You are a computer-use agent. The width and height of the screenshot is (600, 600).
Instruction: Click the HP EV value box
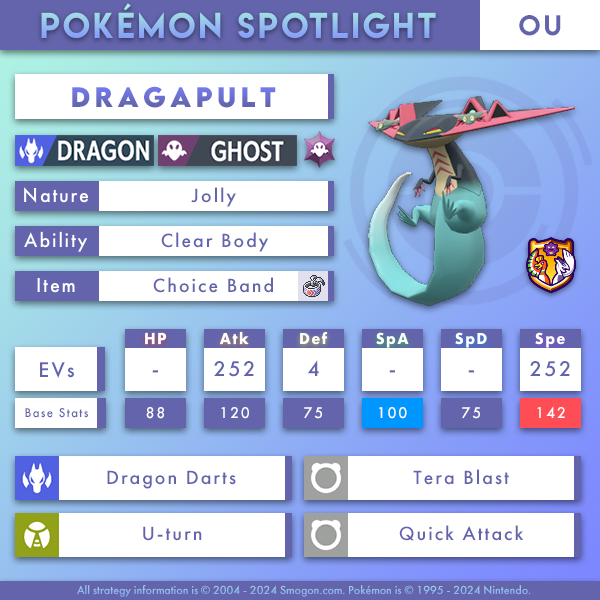[x=155, y=370]
